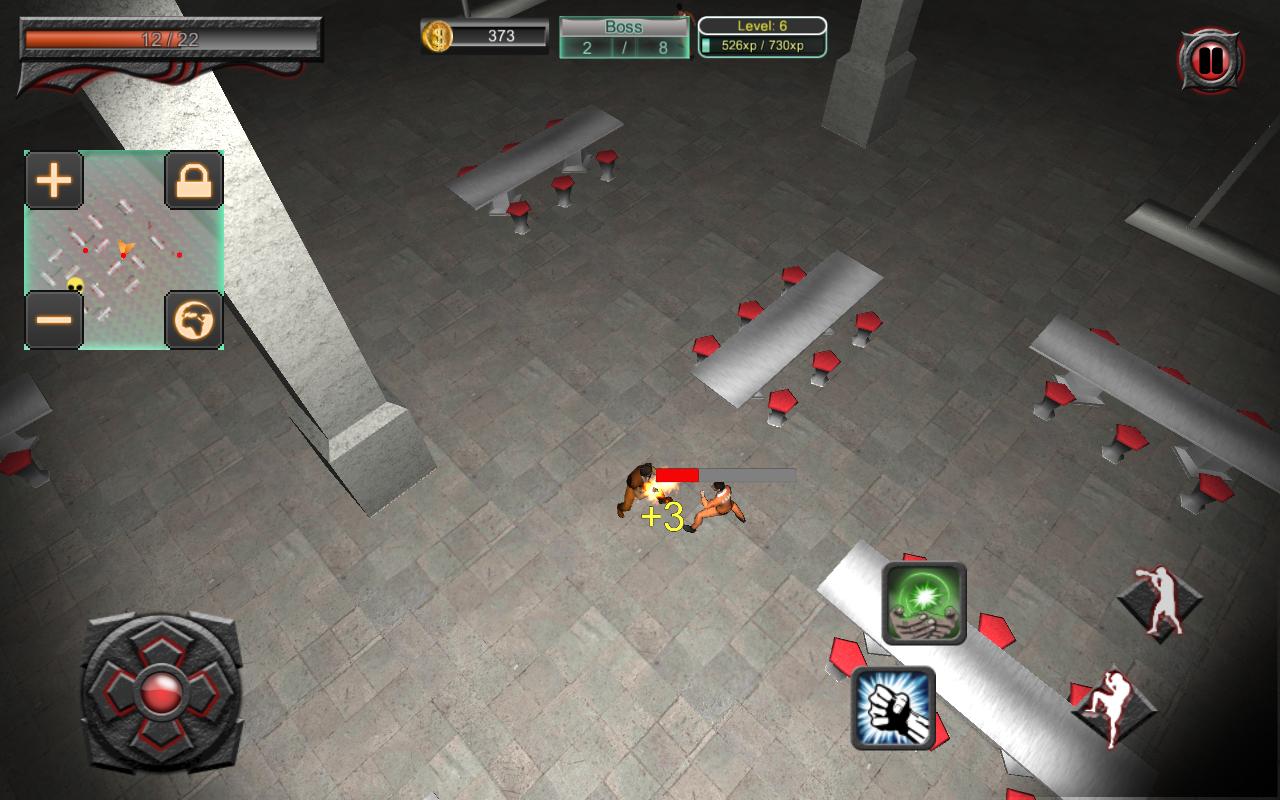Lock the minimap using the padlock icon

[194, 180]
